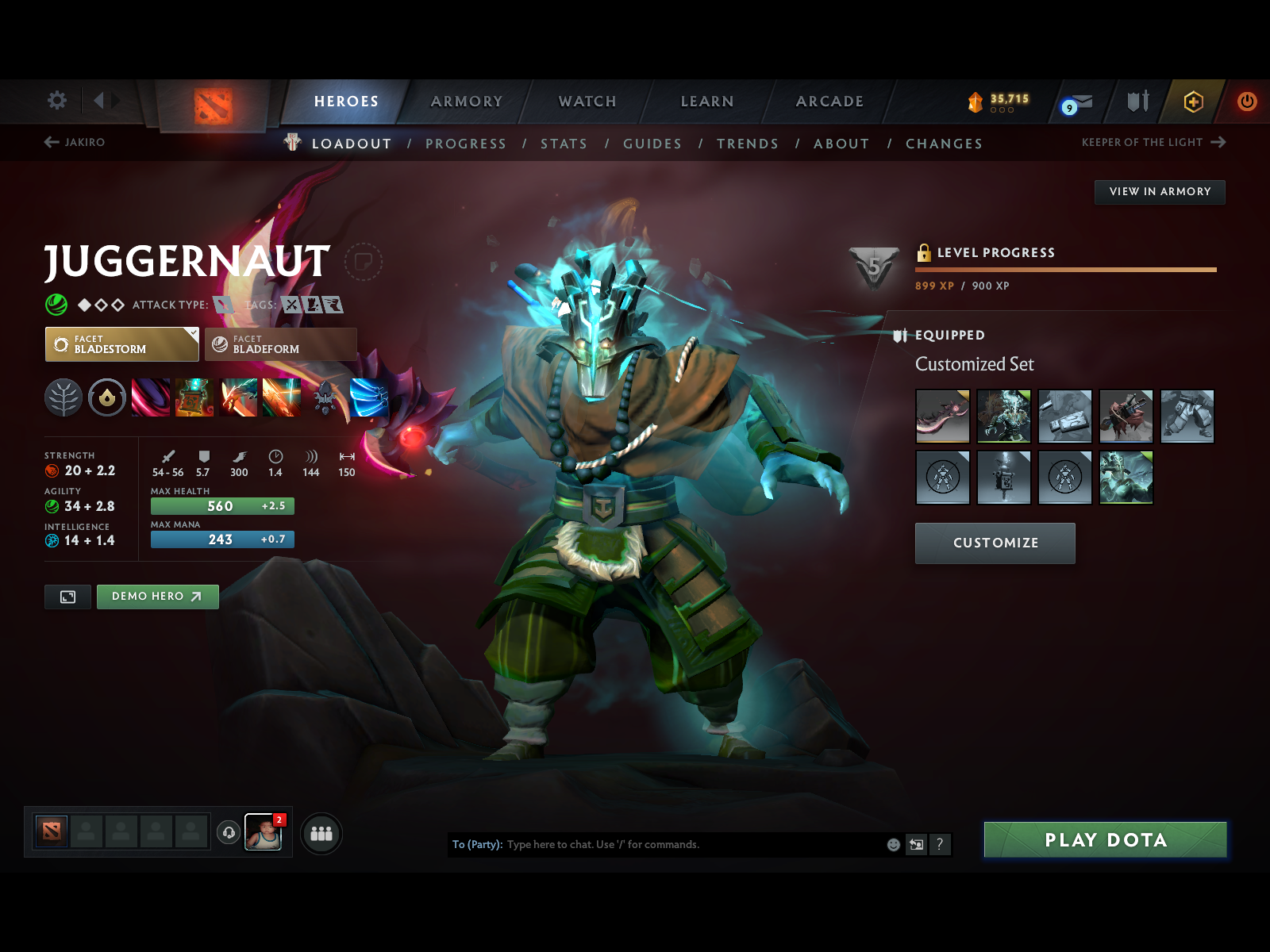1270x952 pixels.
Task: Switch to the Bladeform facet
Action: pyautogui.click(x=279, y=344)
